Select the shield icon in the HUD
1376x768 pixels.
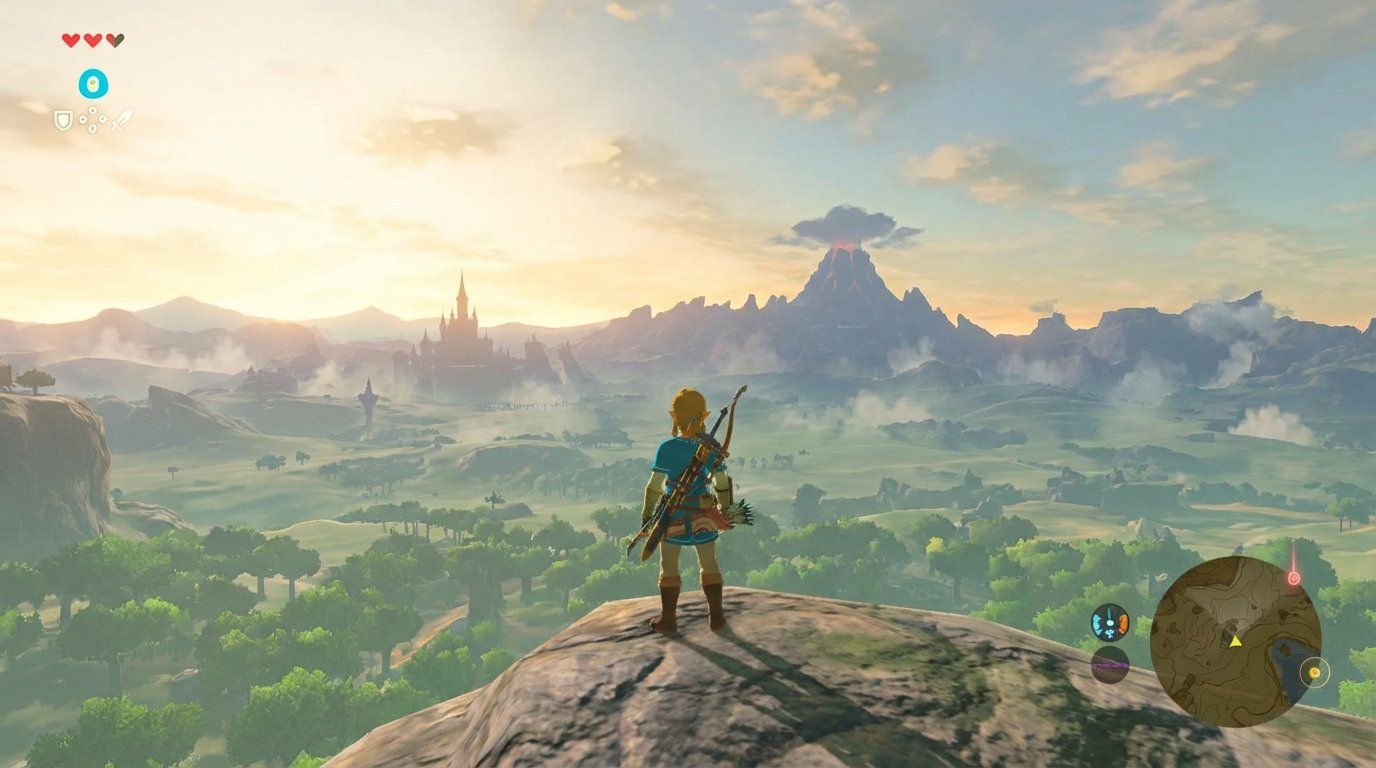63,121
